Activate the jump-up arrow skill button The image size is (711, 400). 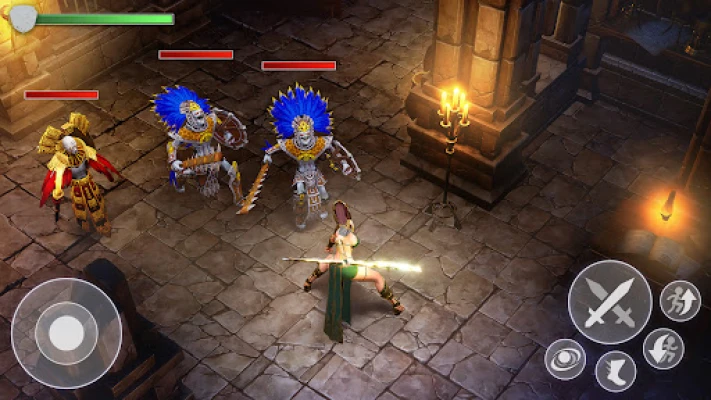[680, 300]
